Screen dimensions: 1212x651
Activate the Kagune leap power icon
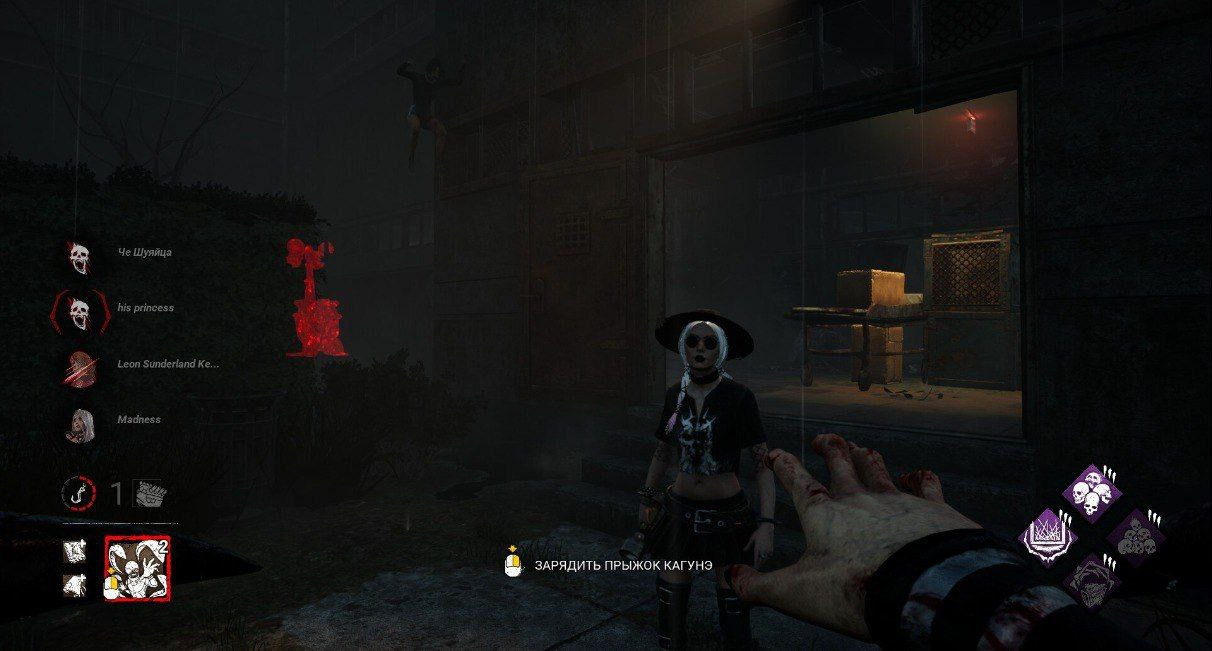[138, 568]
